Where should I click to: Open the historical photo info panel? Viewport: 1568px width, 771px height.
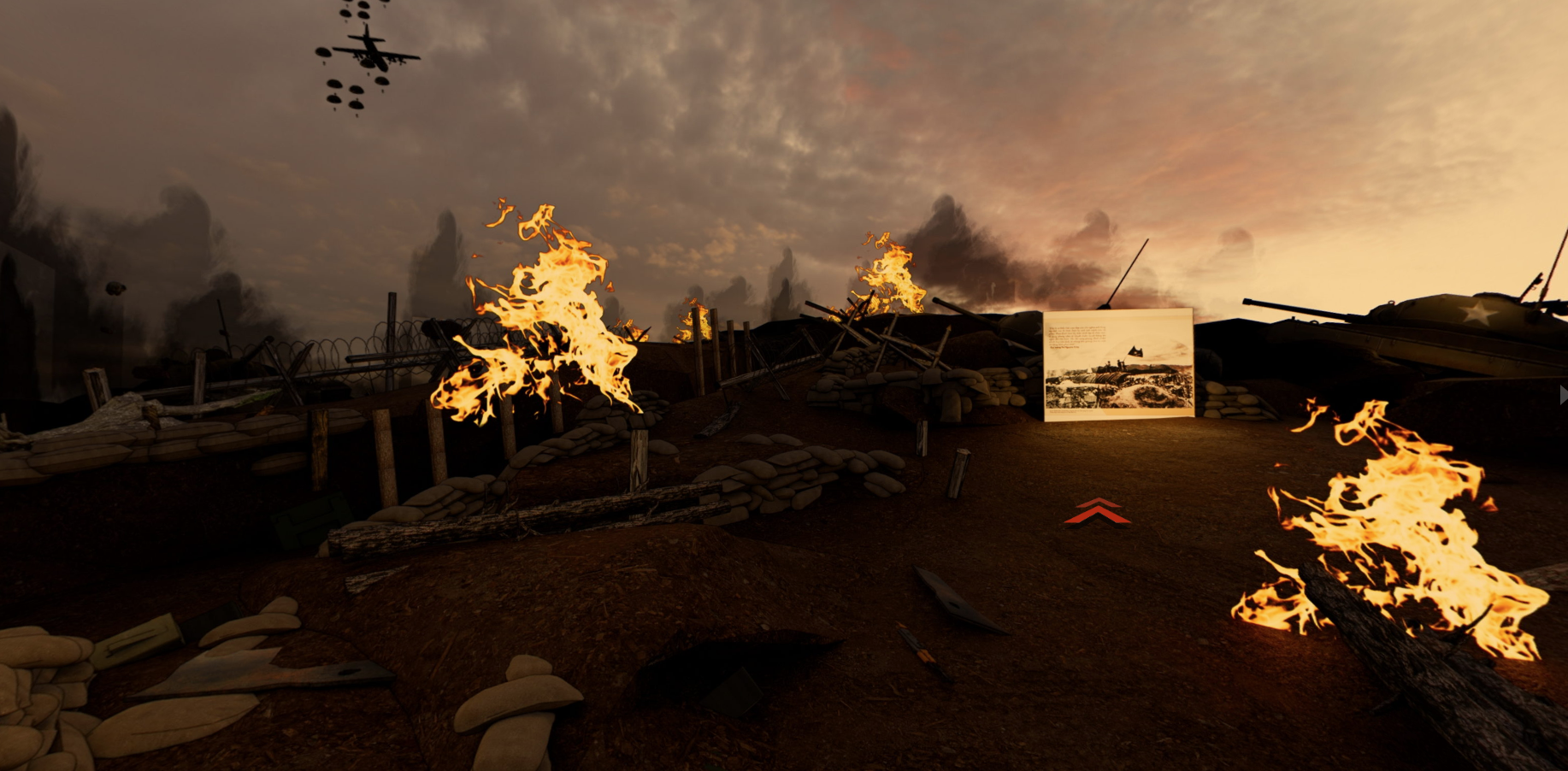(x=1118, y=365)
